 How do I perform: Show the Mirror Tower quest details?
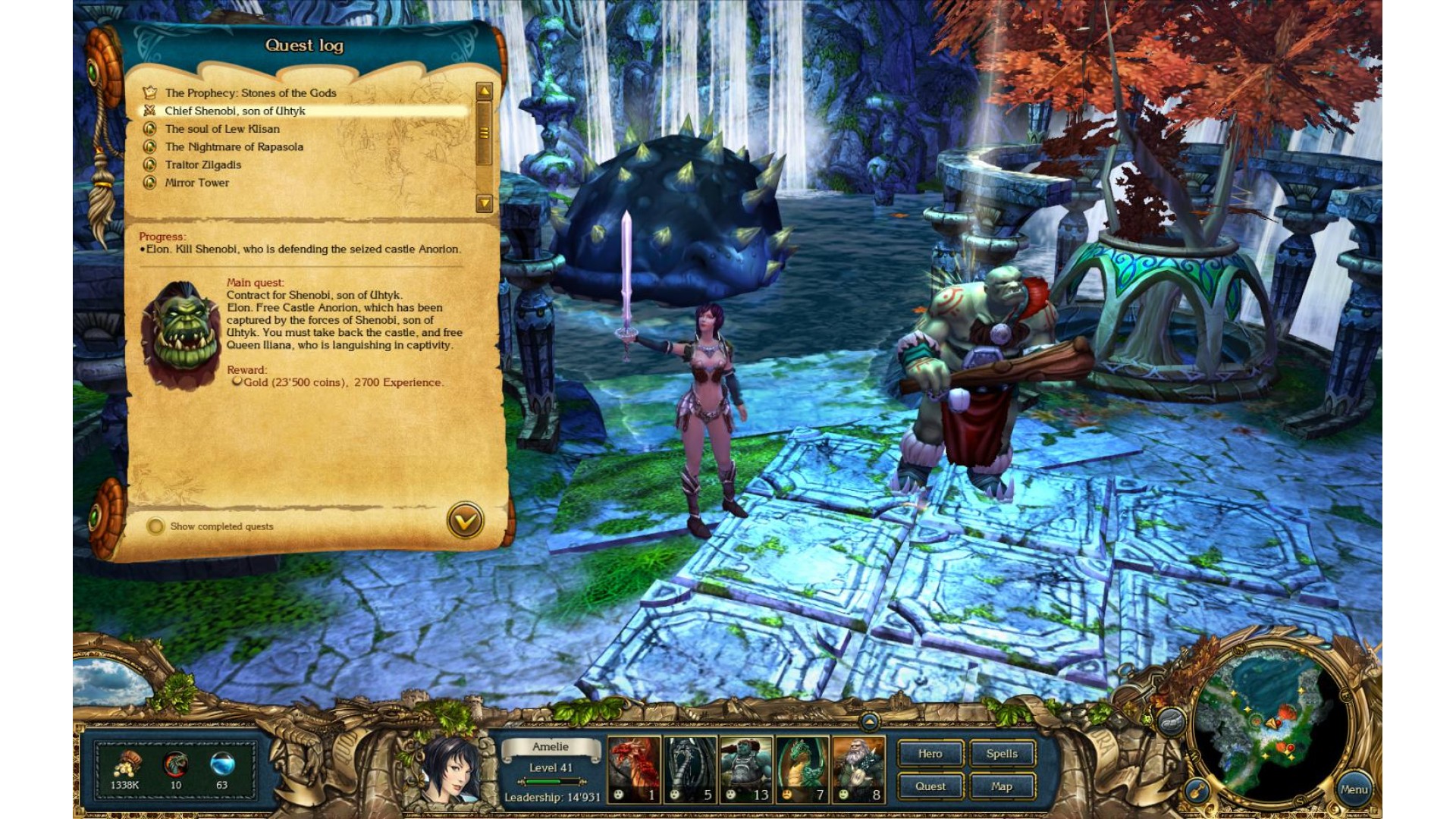coord(196,183)
